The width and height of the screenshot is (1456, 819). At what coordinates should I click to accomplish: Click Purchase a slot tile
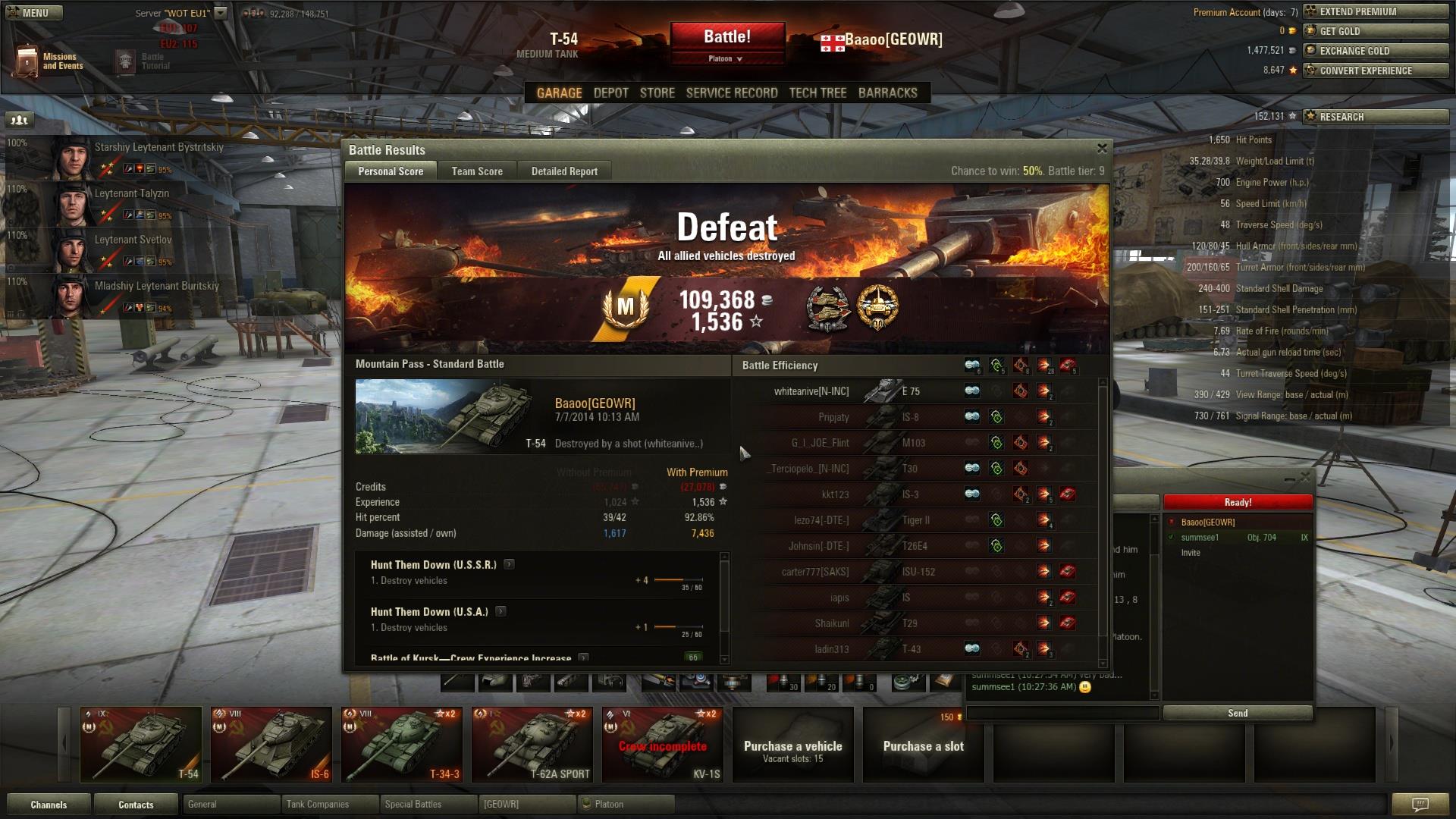pos(923,745)
